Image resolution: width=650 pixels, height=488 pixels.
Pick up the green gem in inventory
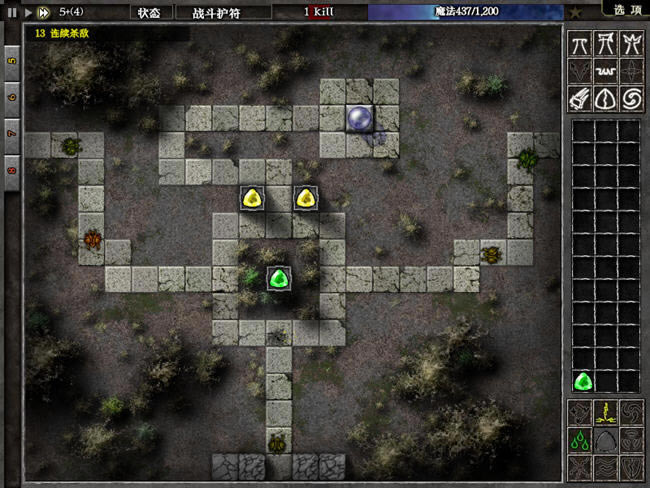582,381
